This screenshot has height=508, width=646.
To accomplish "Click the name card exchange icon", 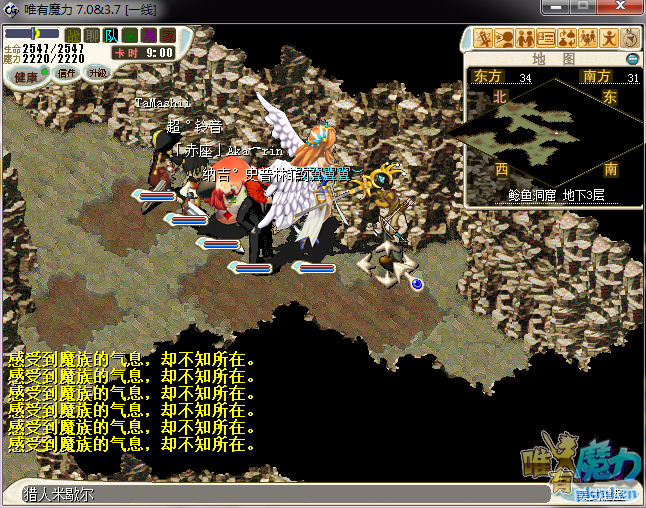I will (x=546, y=39).
